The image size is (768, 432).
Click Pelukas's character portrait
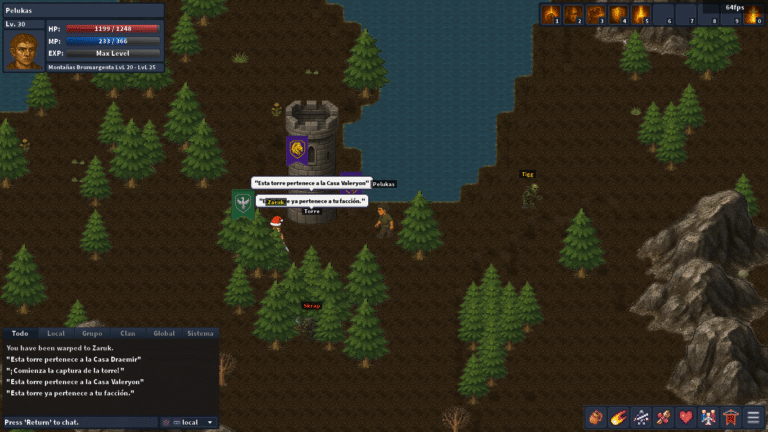(23, 50)
